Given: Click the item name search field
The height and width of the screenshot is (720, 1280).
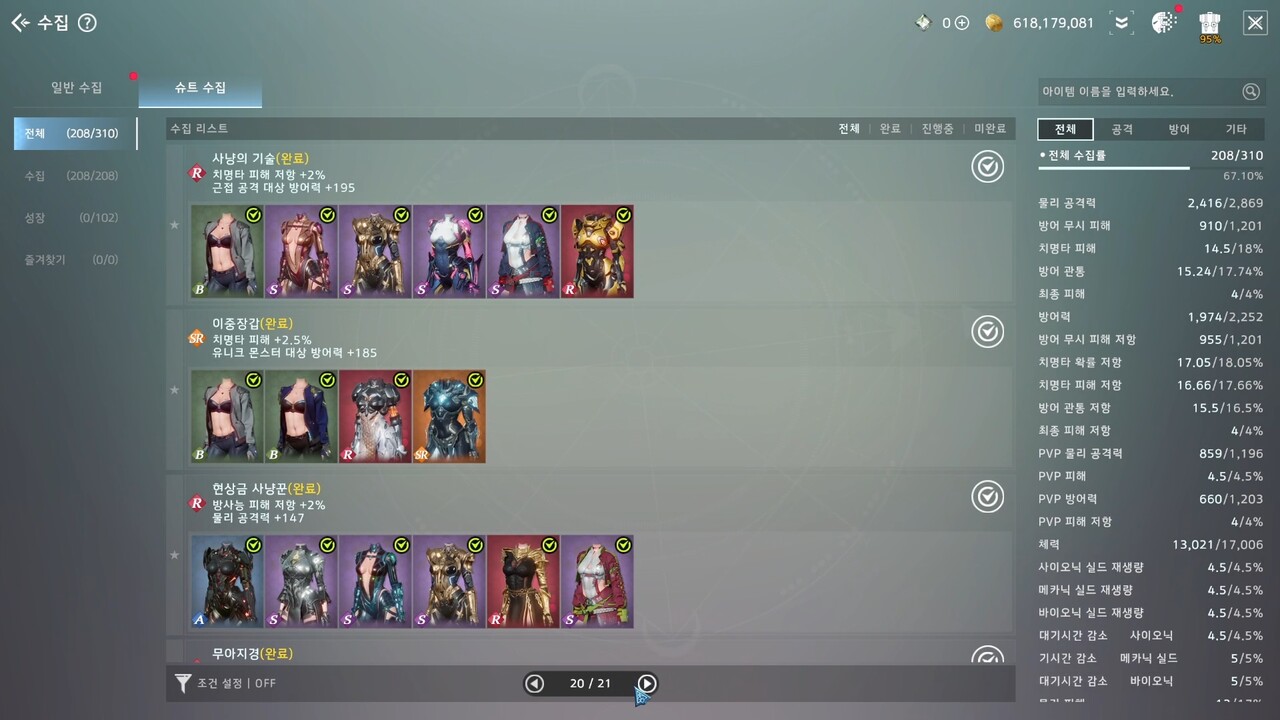Looking at the screenshot, I should [1140, 92].
